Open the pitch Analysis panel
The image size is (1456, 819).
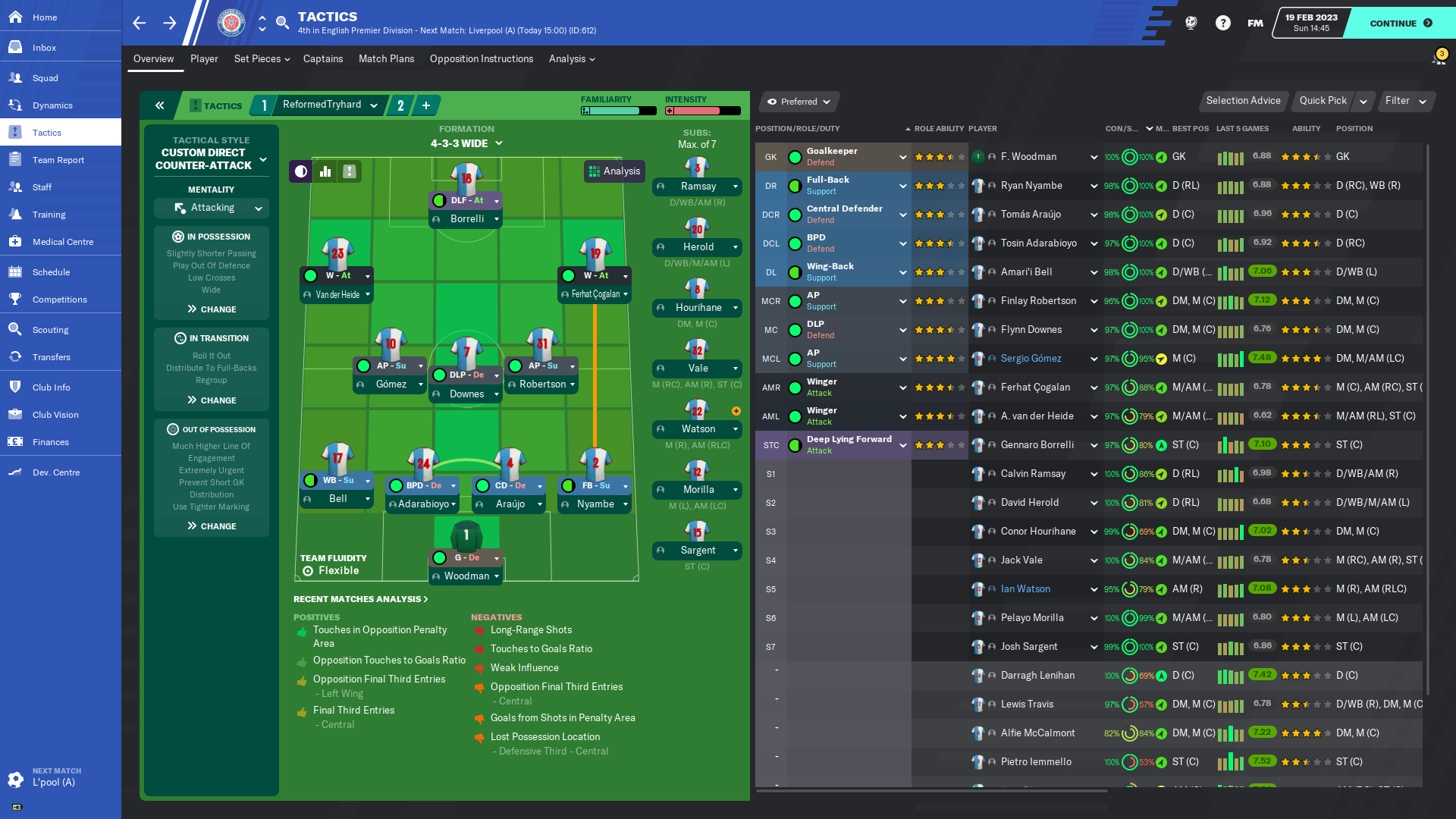(614, 171)
